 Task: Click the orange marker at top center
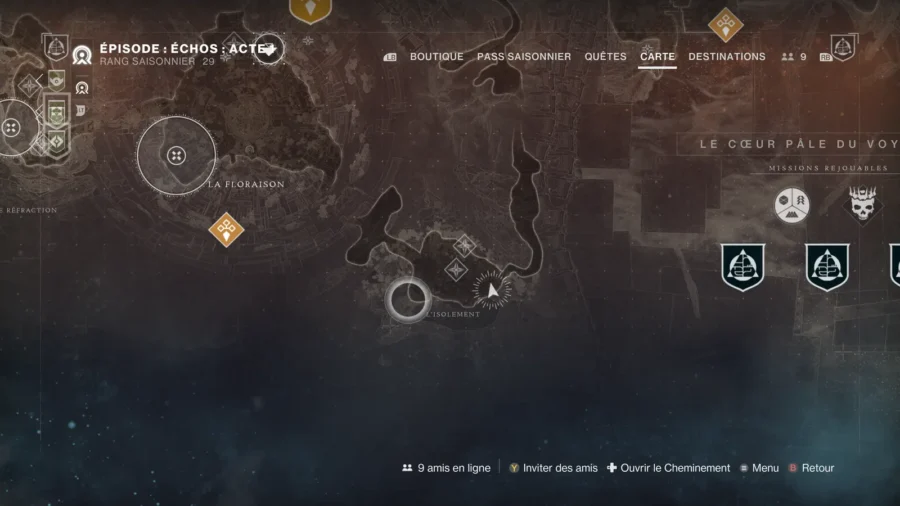tap(310, 9)
